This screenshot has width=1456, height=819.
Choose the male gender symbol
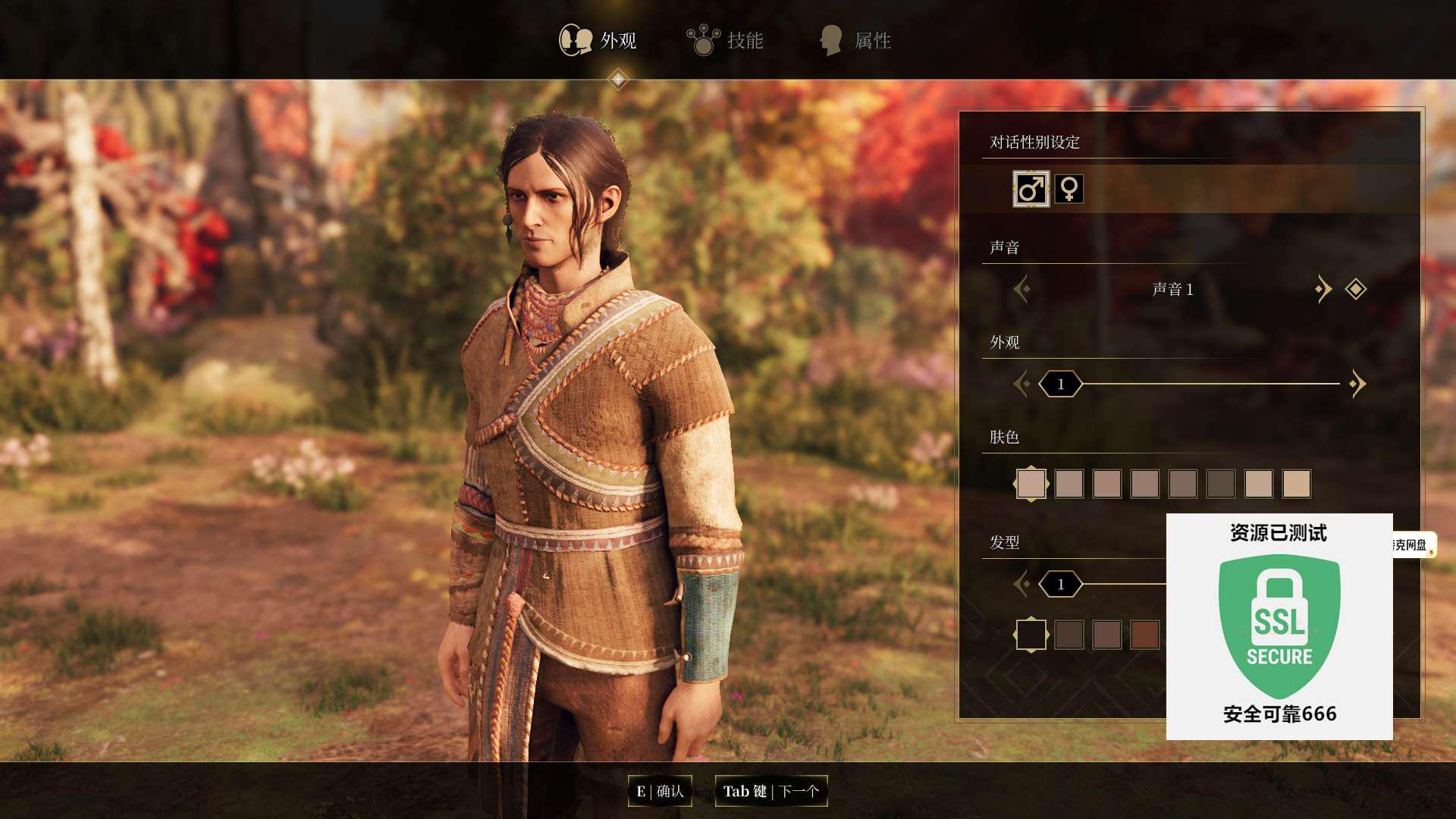tap(1031, 189)
